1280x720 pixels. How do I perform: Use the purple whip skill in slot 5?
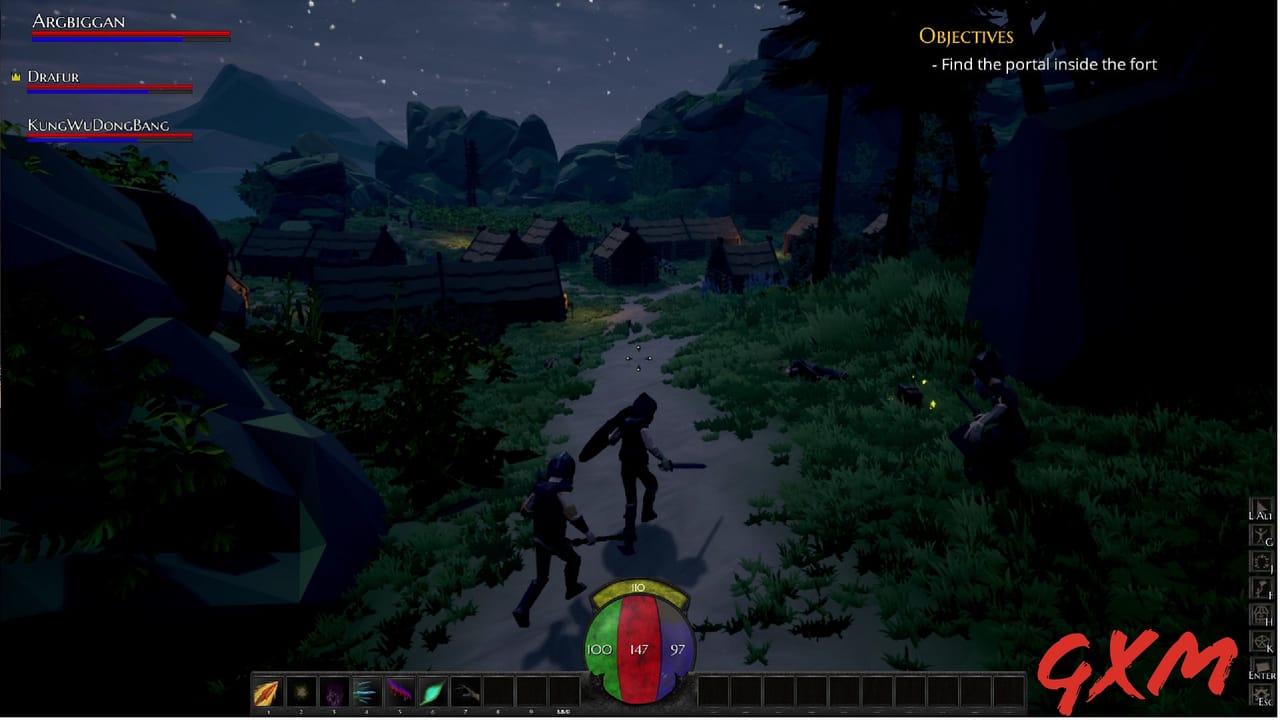click(365, 691)
